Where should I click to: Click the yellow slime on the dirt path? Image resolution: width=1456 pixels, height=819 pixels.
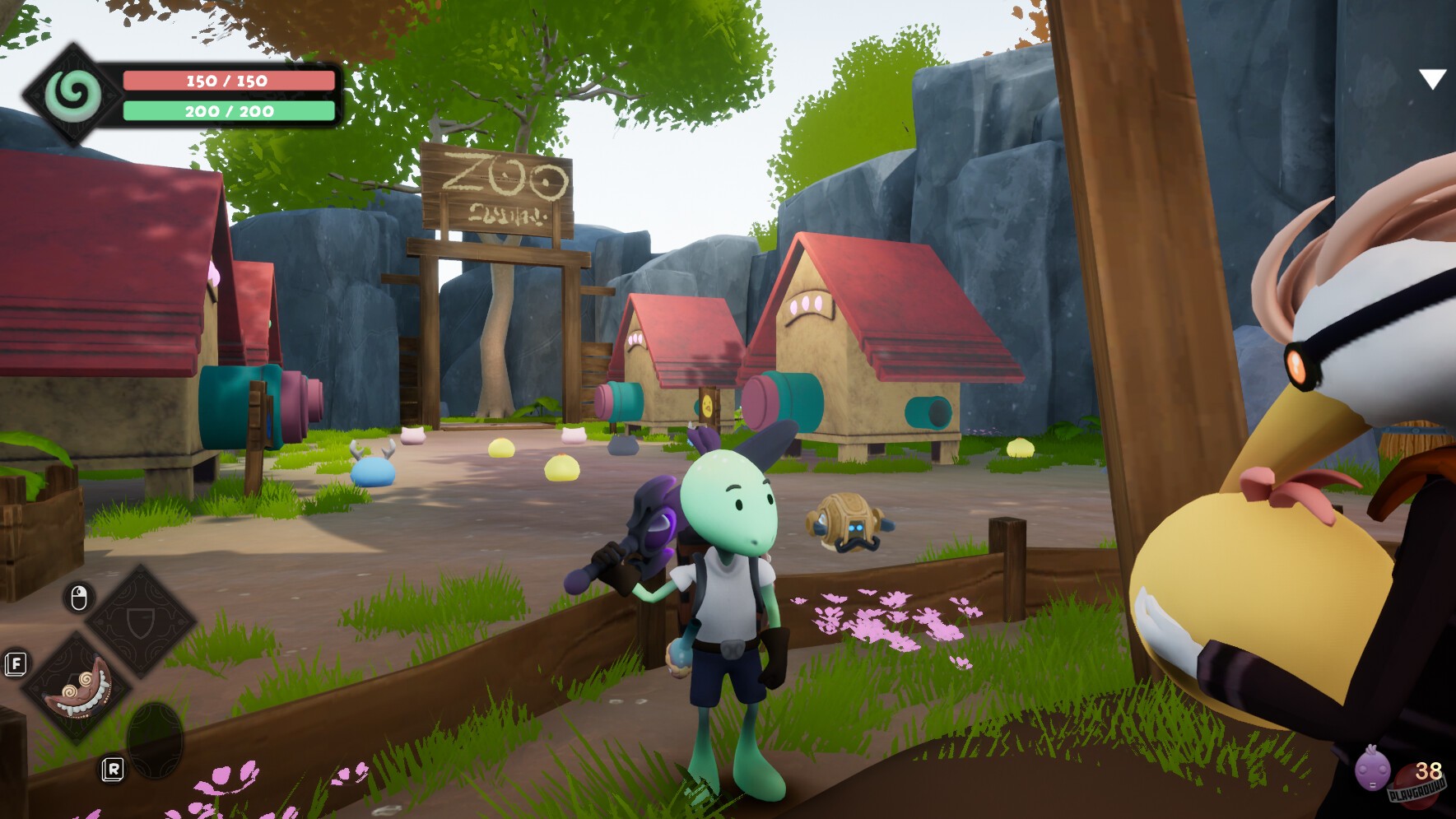pyautogui.click(x=562, y=468)
